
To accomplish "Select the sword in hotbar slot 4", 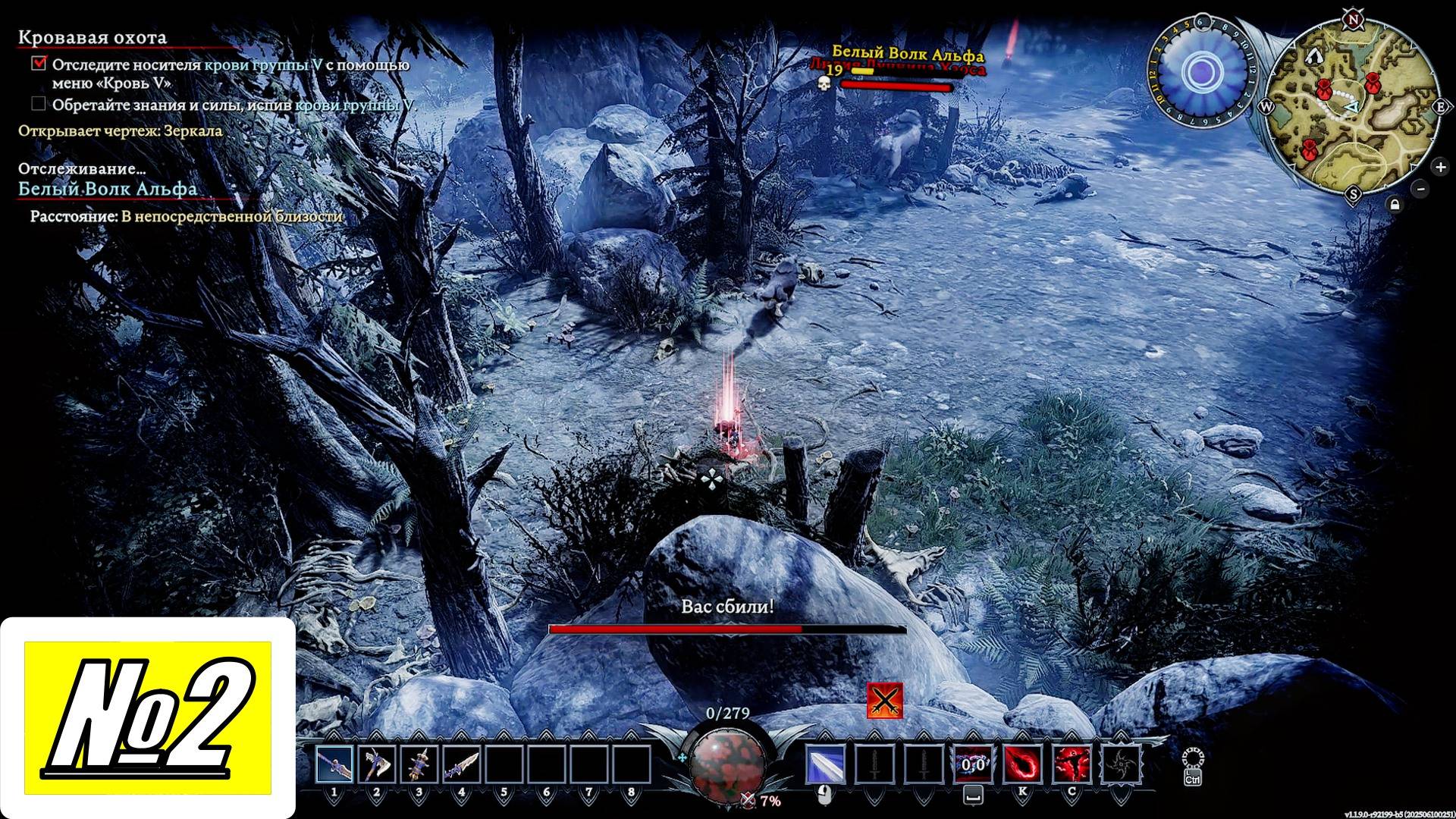I will click(x=462, y=764).
